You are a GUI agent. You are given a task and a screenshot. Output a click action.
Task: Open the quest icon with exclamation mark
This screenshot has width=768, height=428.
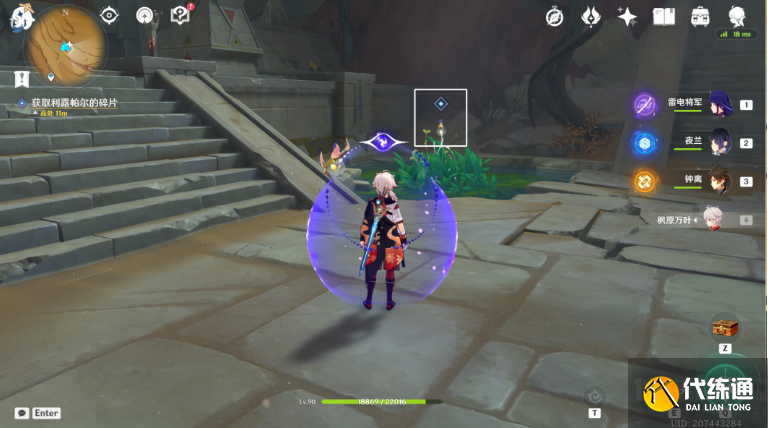tap(21, 77)
